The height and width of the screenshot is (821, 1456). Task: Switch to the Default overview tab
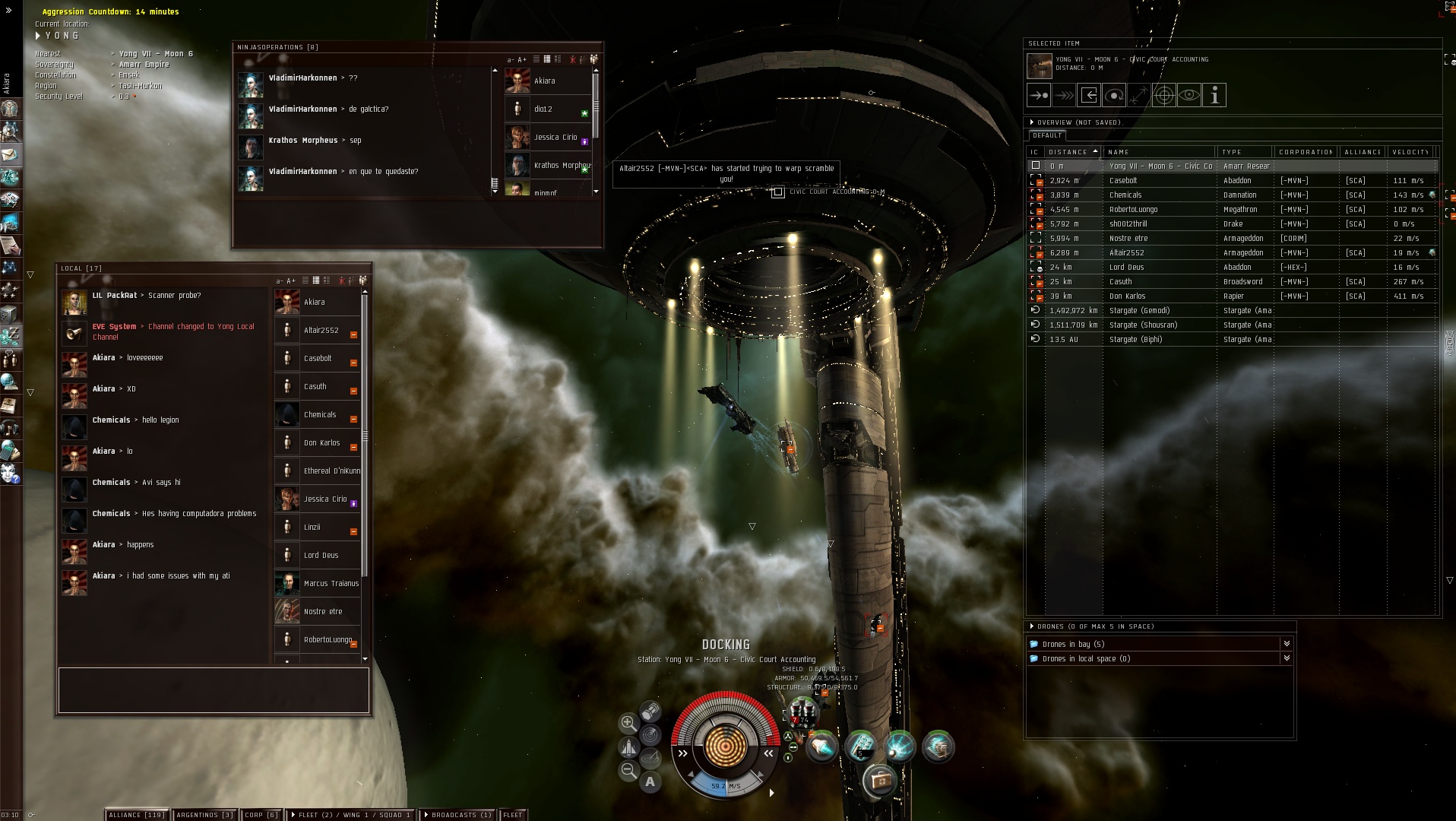point(1047,135)
